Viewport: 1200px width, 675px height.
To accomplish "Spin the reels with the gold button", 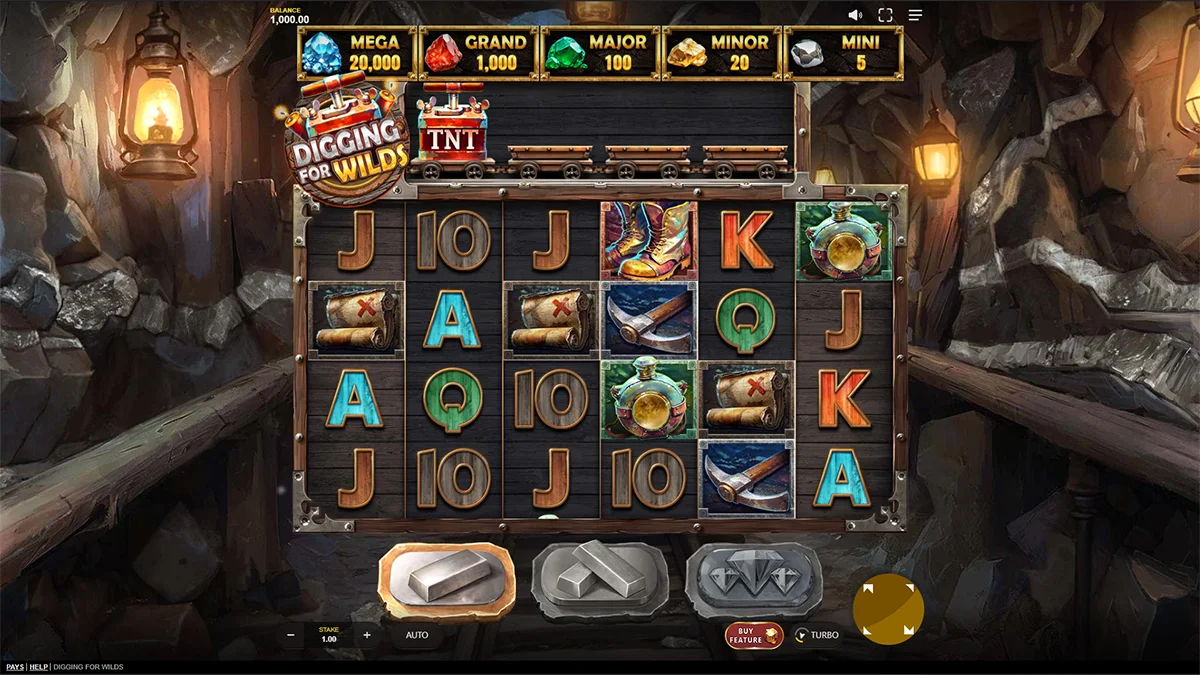I will point(888,609).
